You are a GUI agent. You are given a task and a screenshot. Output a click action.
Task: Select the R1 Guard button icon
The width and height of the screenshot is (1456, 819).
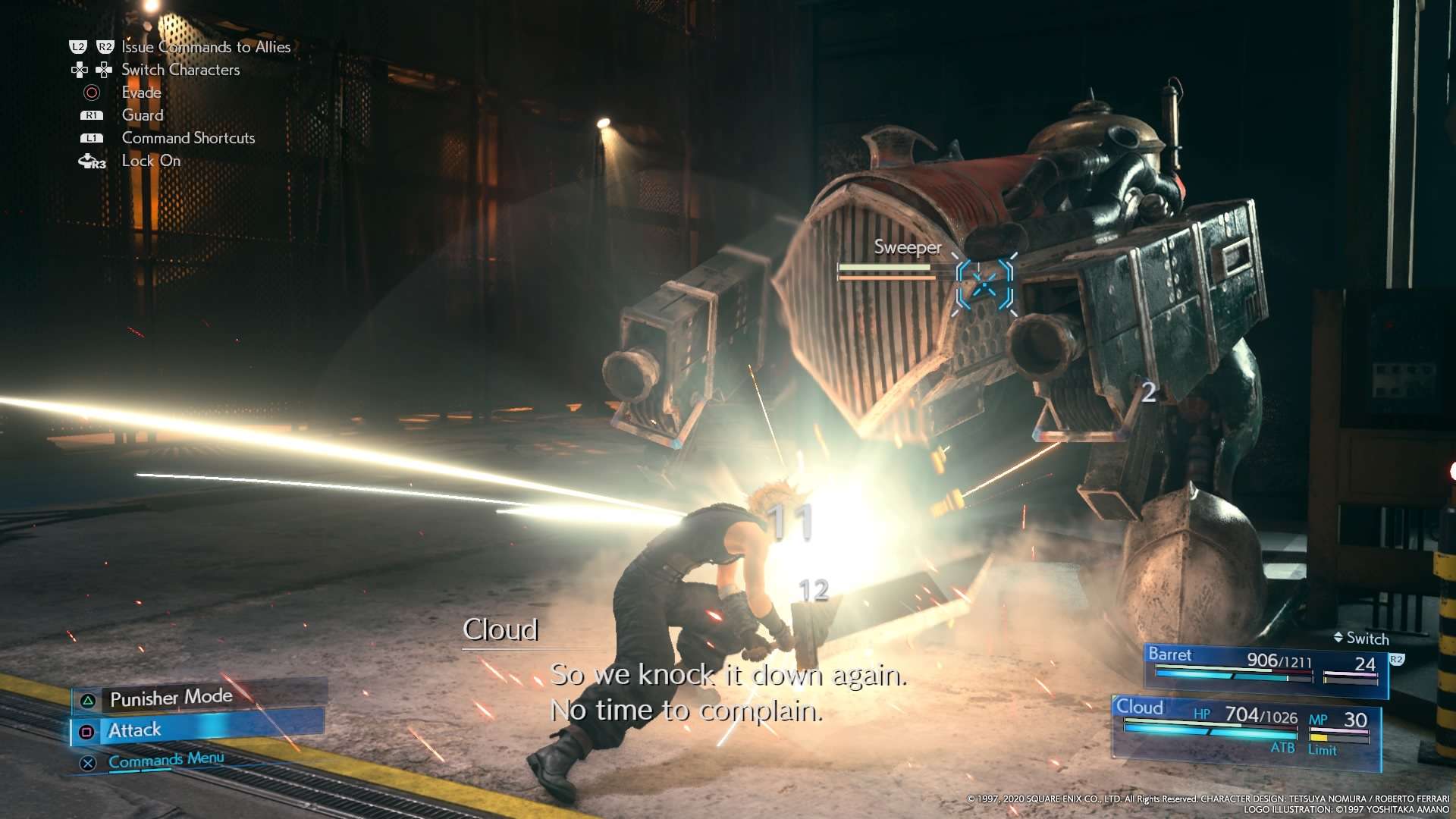(92, 115)
